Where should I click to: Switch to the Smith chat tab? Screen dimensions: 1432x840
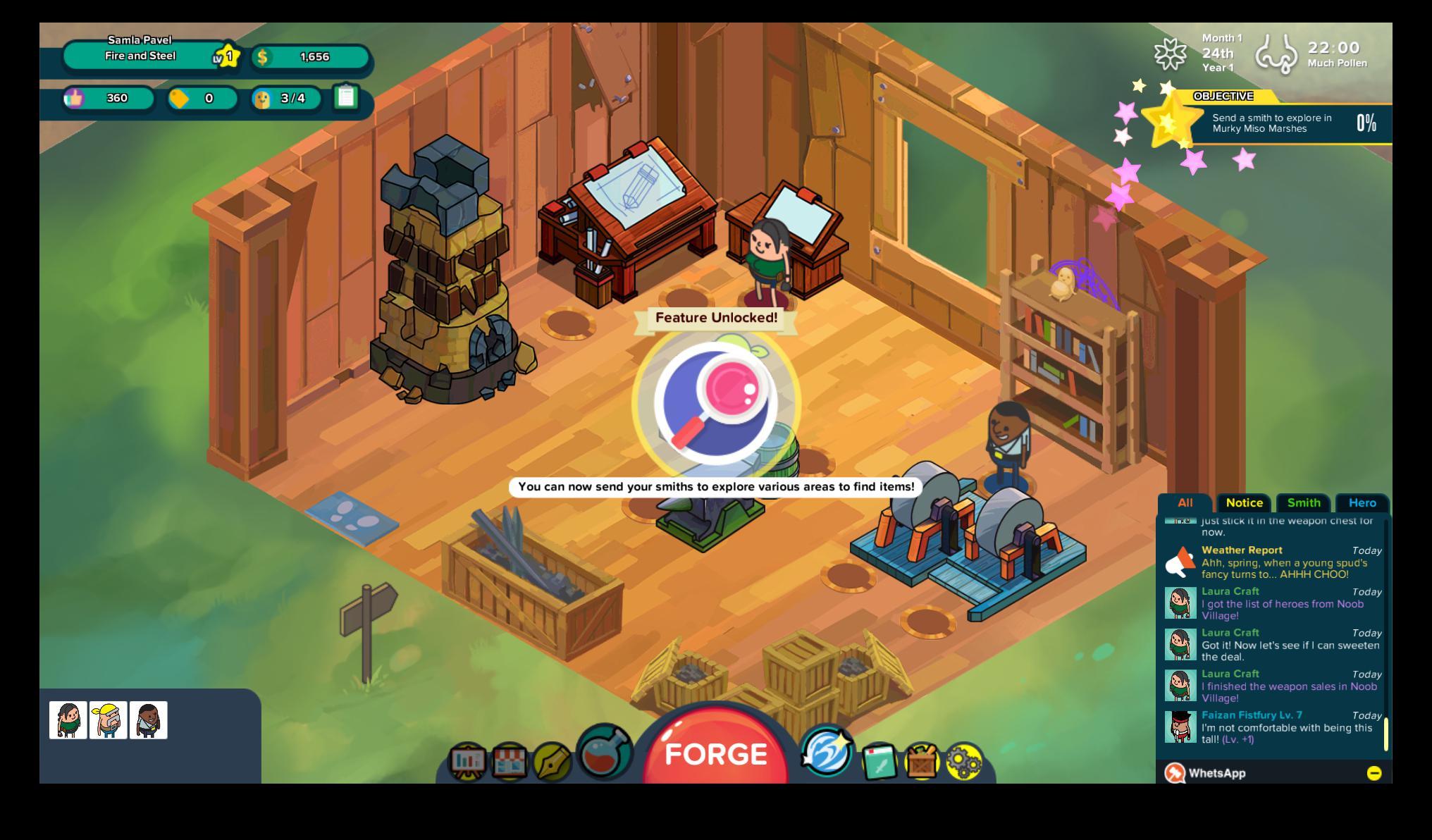click(1304, 502)
